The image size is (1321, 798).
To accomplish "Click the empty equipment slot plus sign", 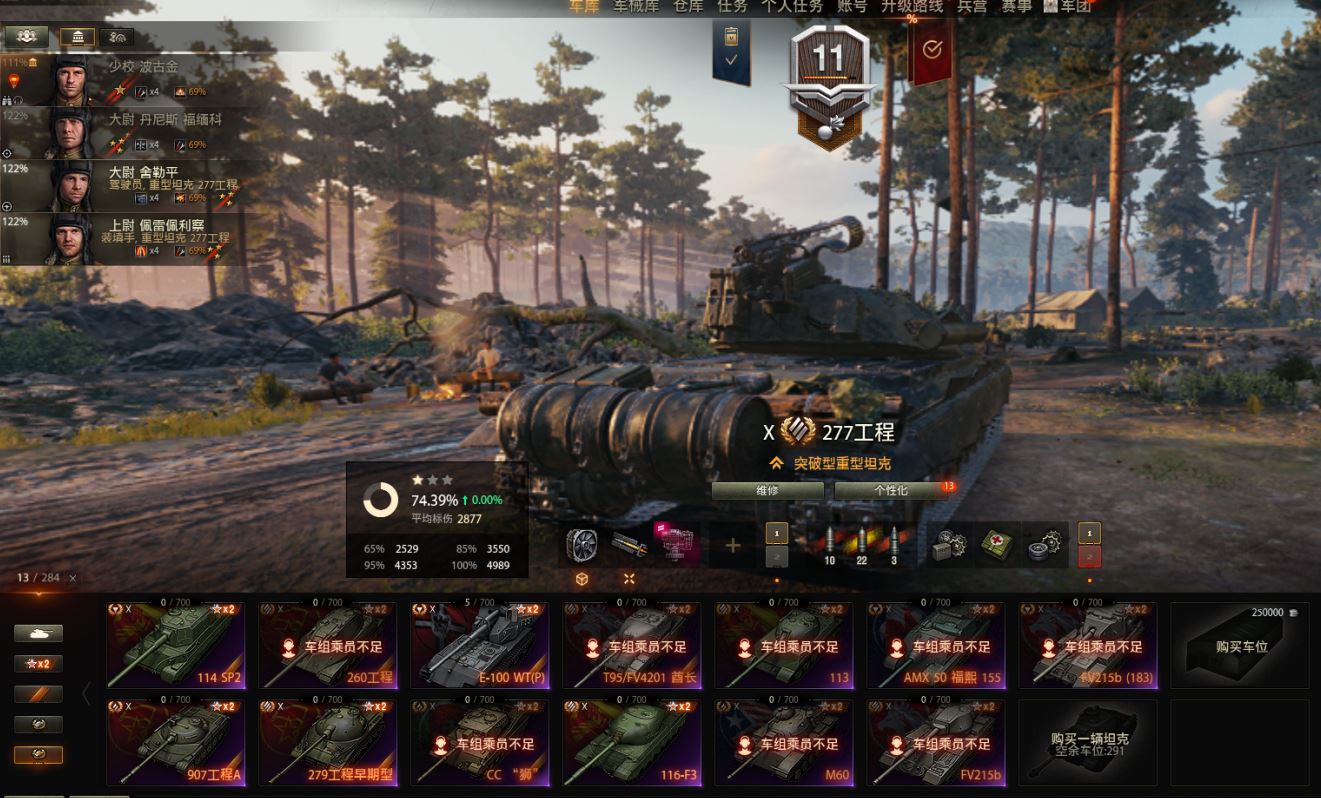I will pyautogui.click(x=733, y=545).
